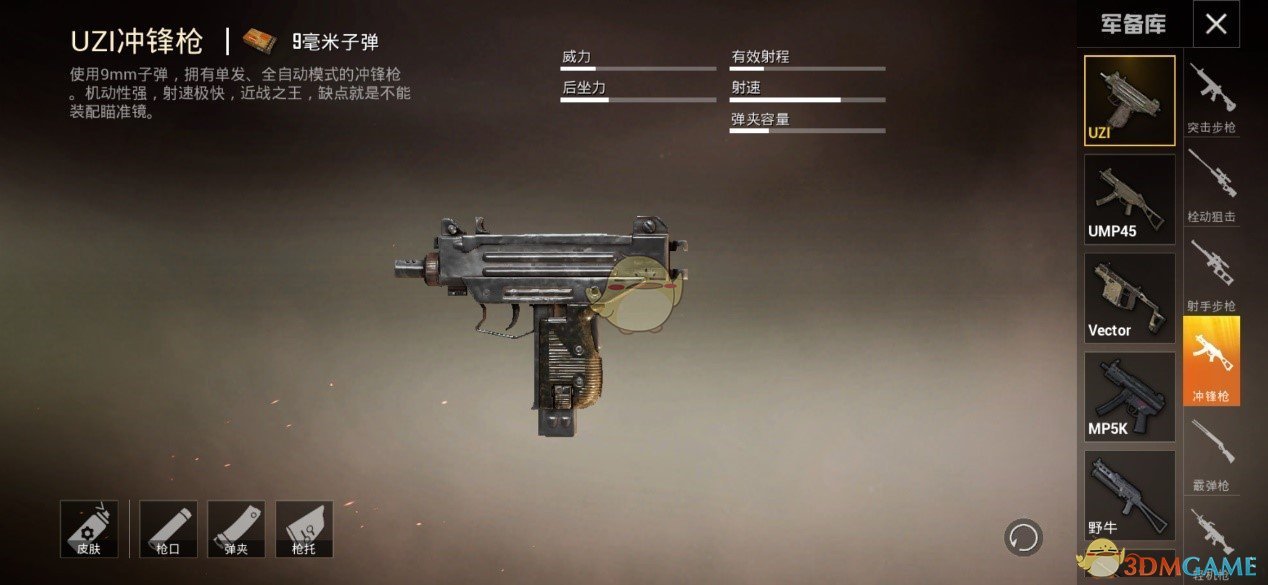The image size is (1268, 585).
Task: Select the UZI weapon thumbnail
Action: pyautogui.click(x=1130, y=100)
